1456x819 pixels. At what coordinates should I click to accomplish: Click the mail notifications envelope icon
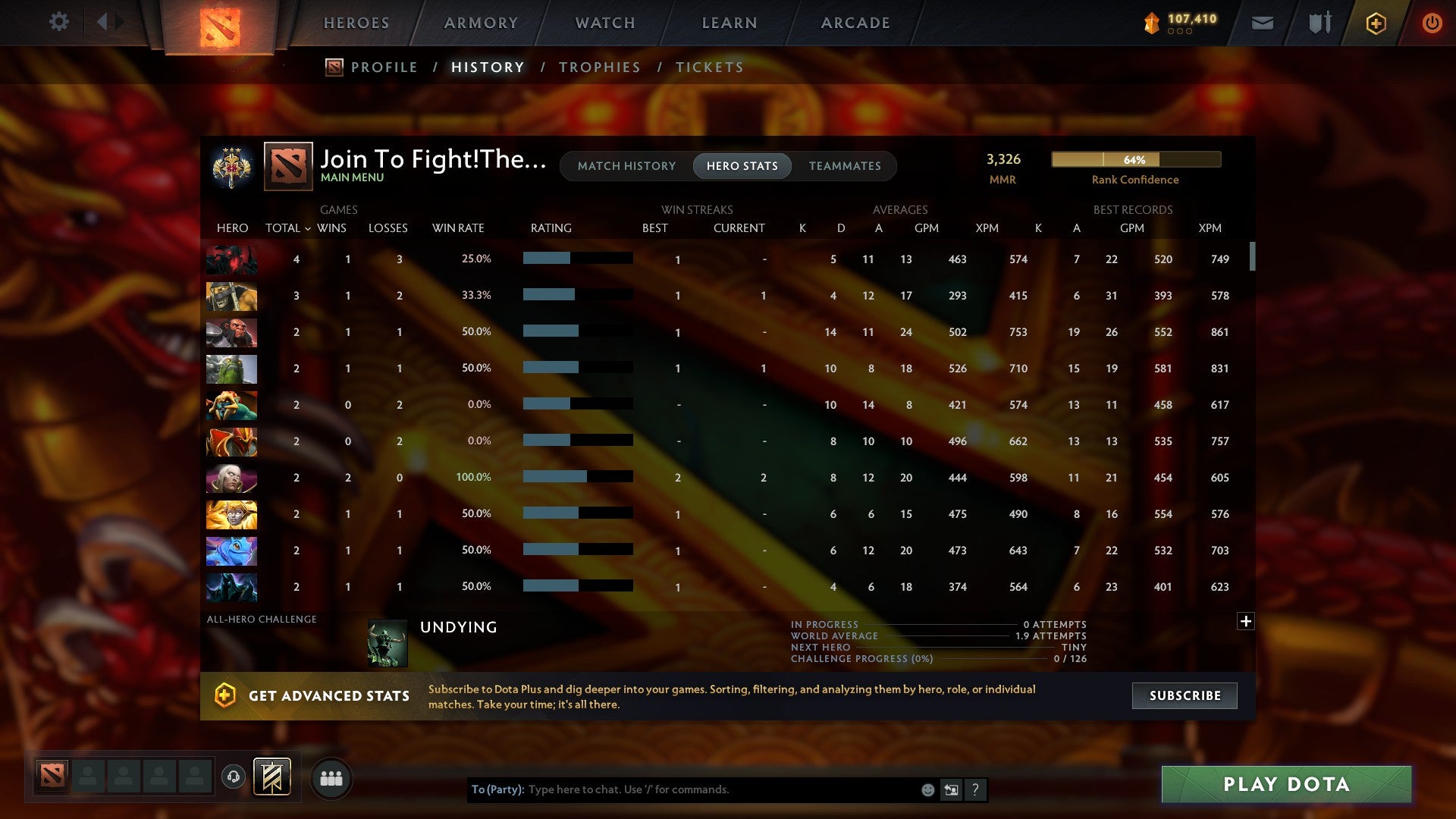[1262, 23]
